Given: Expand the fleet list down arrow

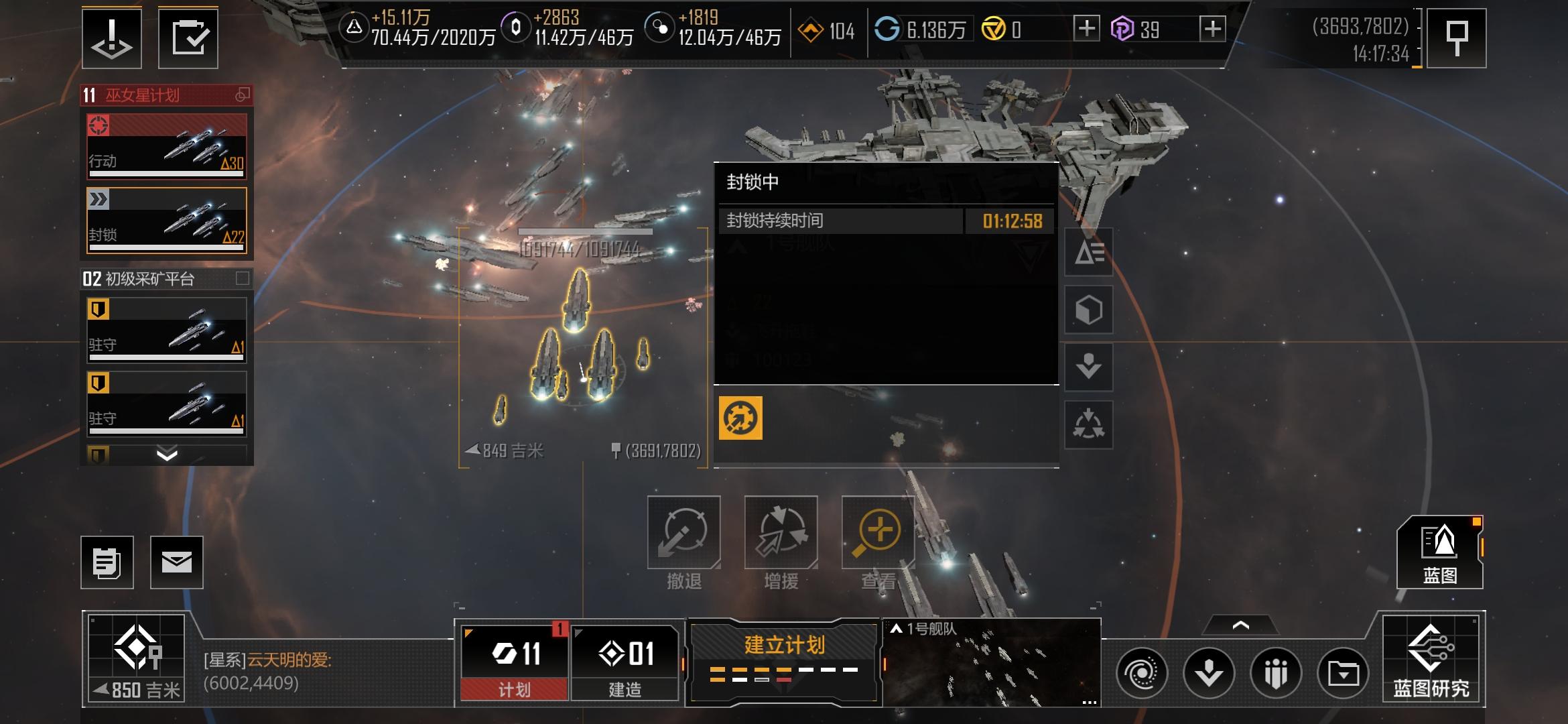Looking at the screenshot, I should [167, 455].
